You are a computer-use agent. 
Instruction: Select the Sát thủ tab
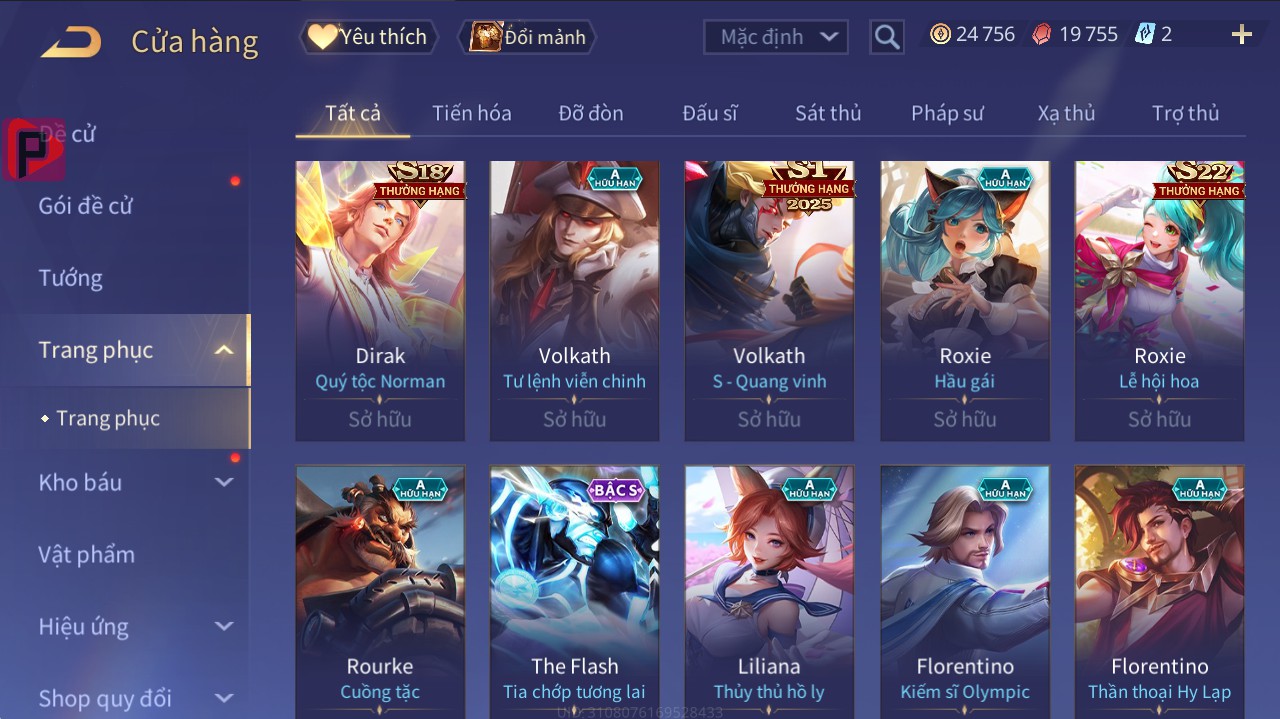coord(828,113)
